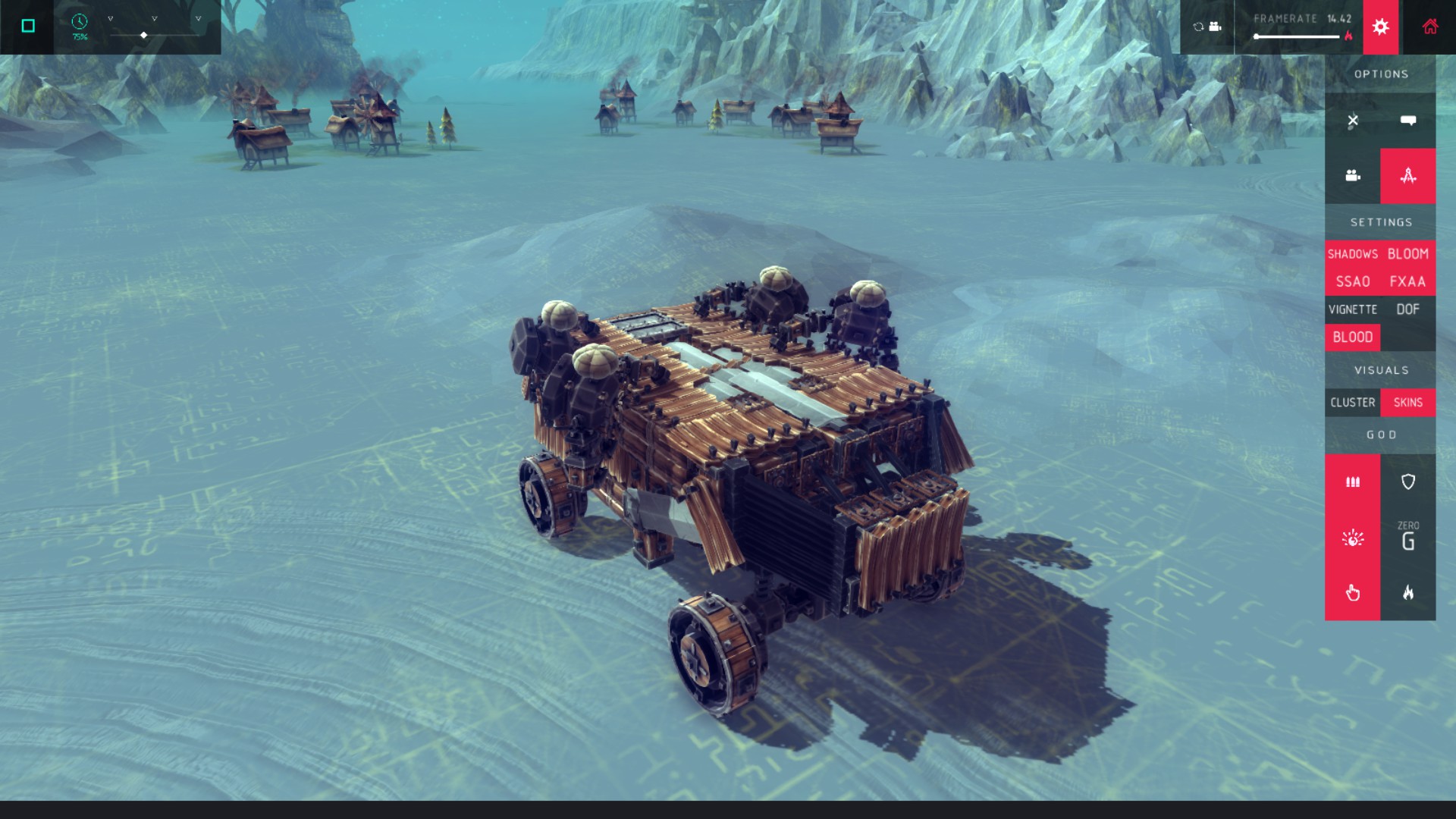Toggle the invincibility shield God tool
The image size is (1456, 819).
1408,482
